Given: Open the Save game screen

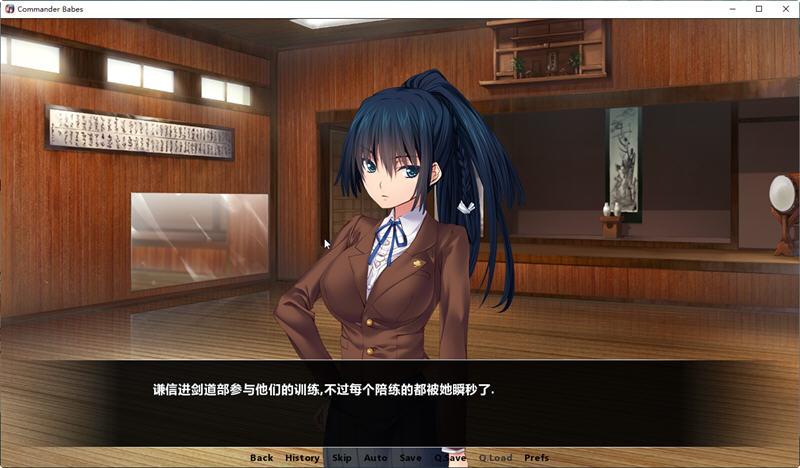Looking at the screenshot, I should click(410, 458).
